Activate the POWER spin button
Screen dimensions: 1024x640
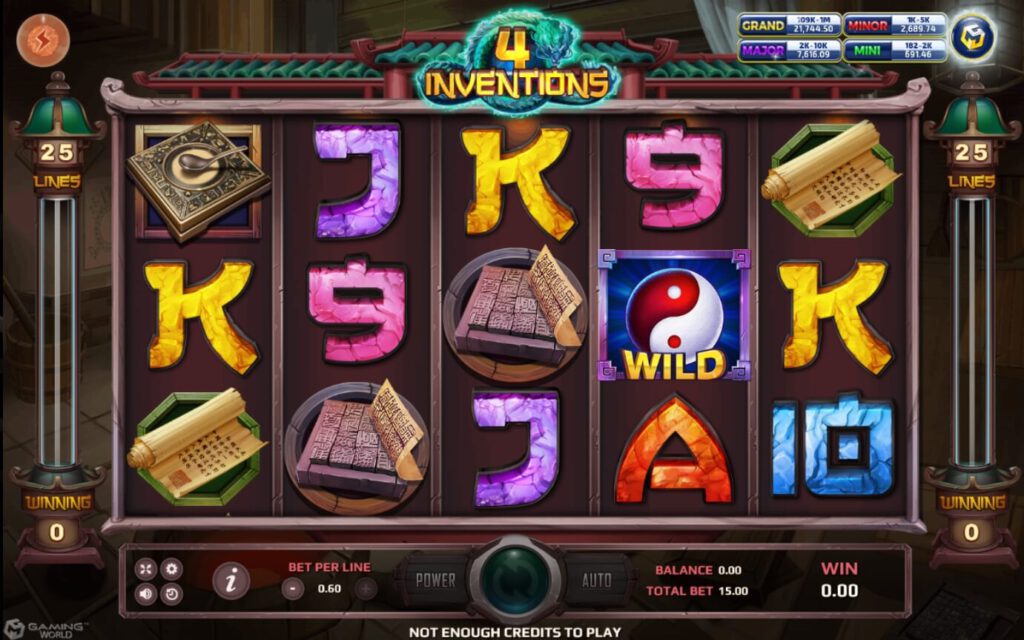coord(435,580)
